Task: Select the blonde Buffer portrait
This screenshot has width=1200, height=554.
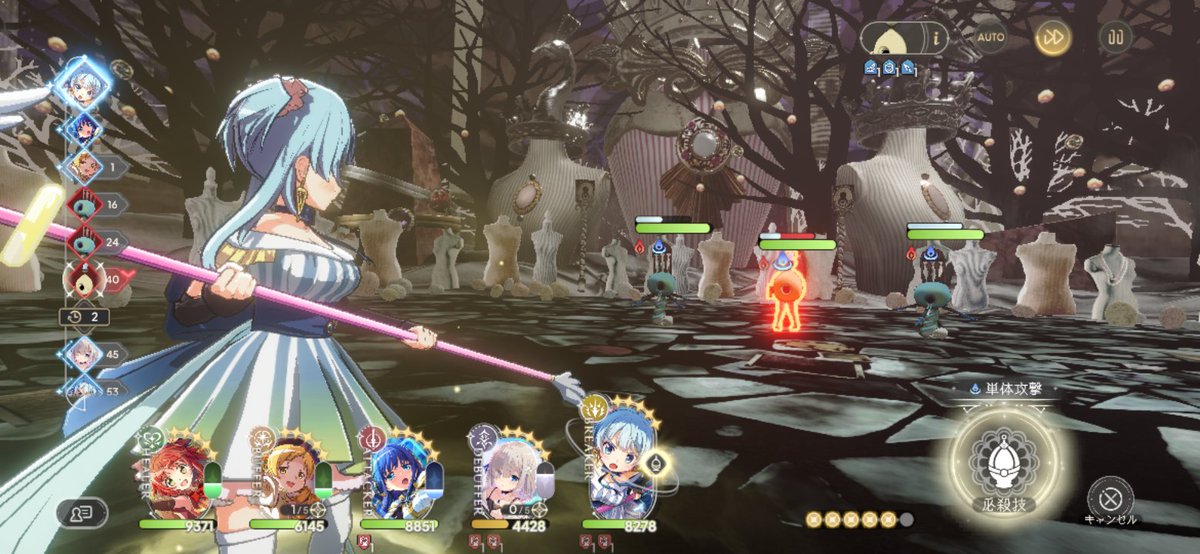Action: click(x=287, y=472)
